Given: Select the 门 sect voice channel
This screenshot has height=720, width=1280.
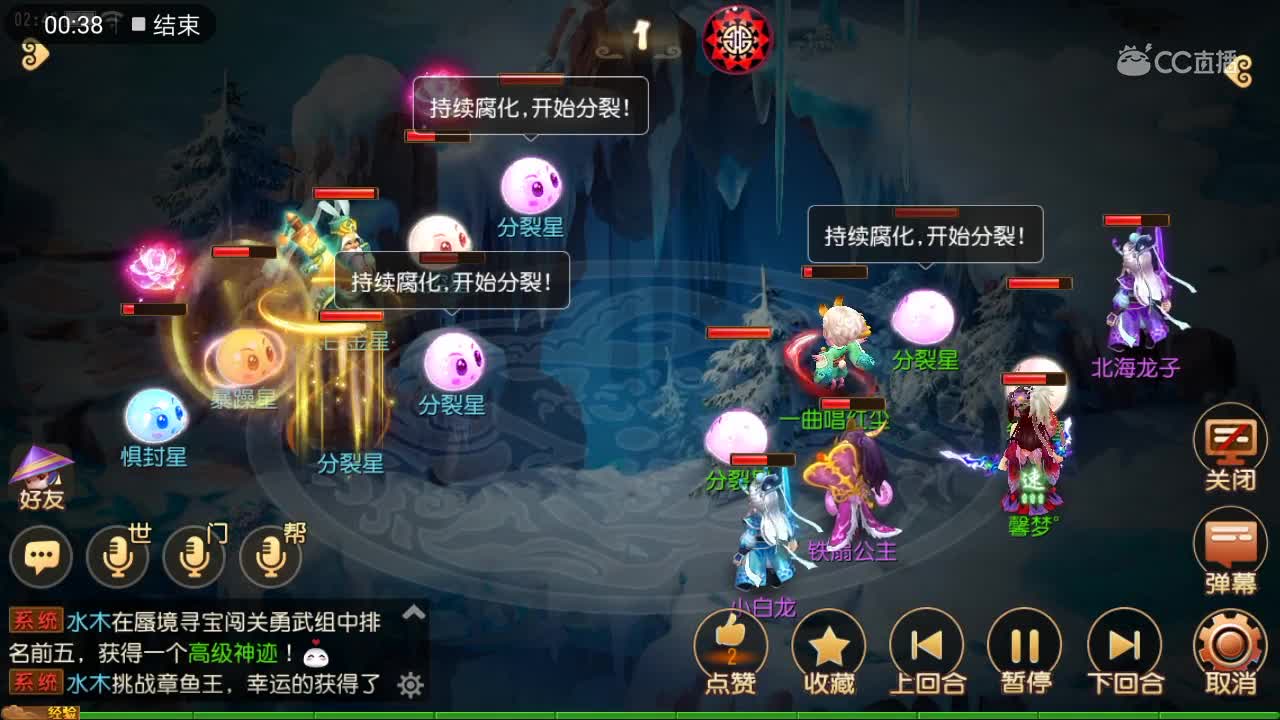Looking at the screenshot, I should [192, 555].
